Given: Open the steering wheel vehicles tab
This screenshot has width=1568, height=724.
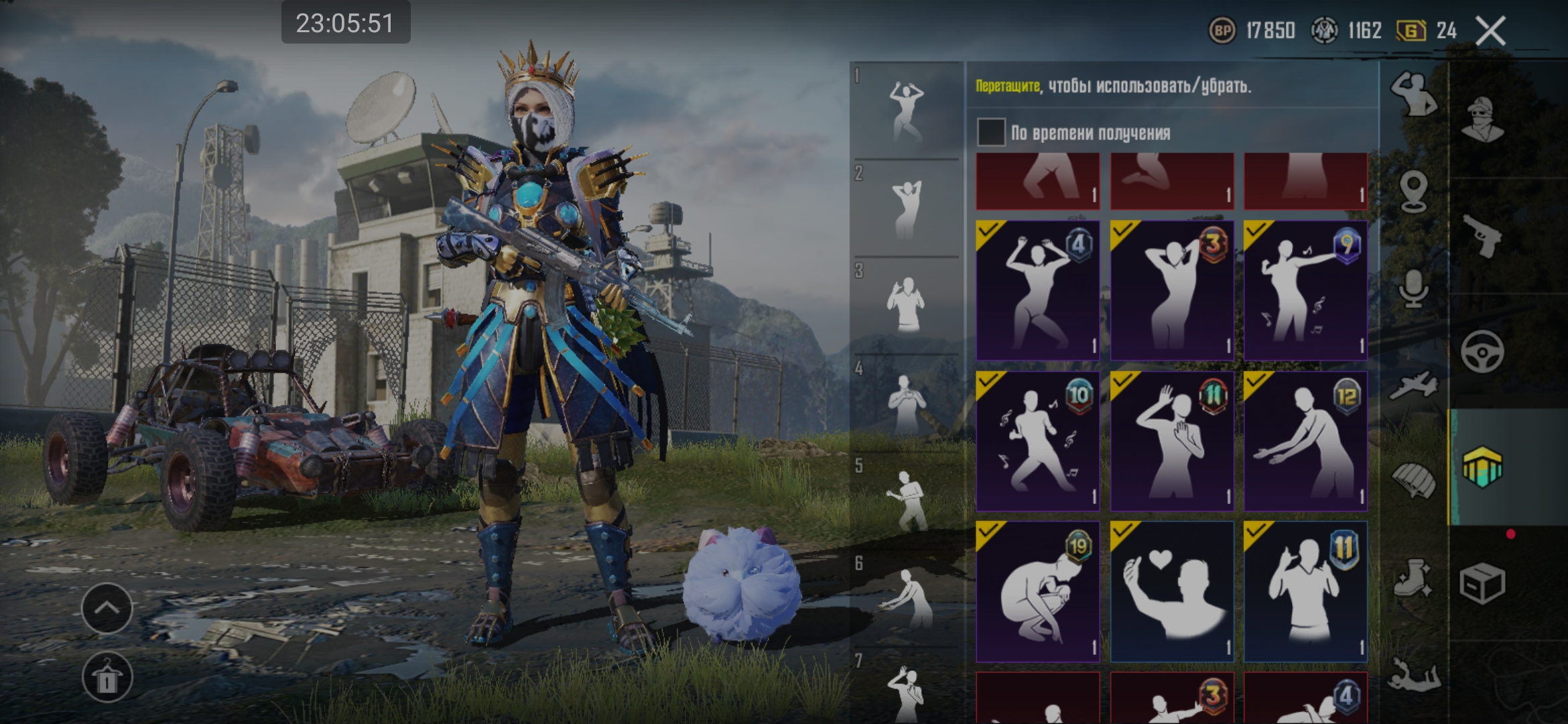Looking at the screenshot, I should tap(1482, 351).
